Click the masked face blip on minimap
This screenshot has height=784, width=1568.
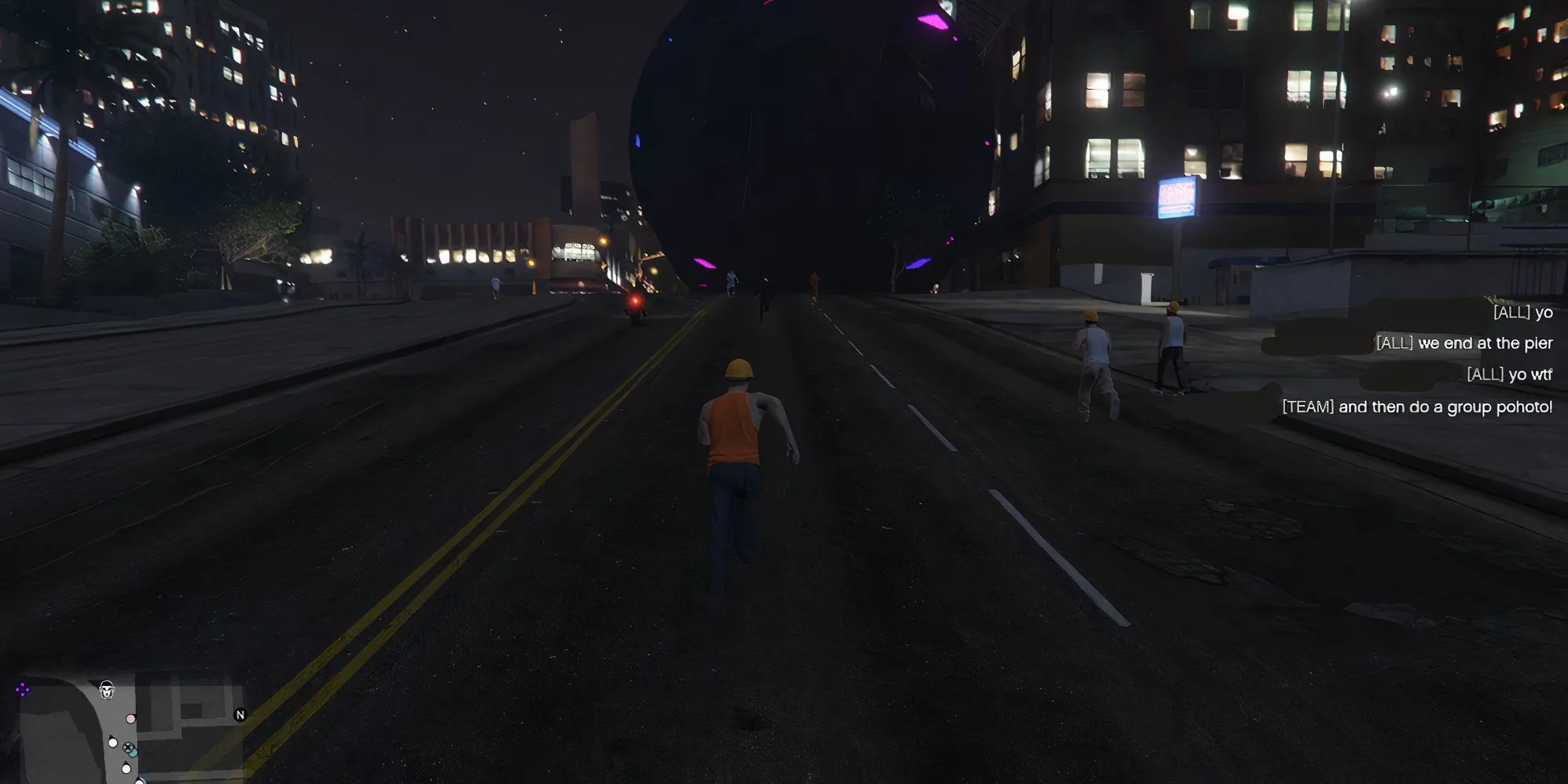tap(107, 690)
